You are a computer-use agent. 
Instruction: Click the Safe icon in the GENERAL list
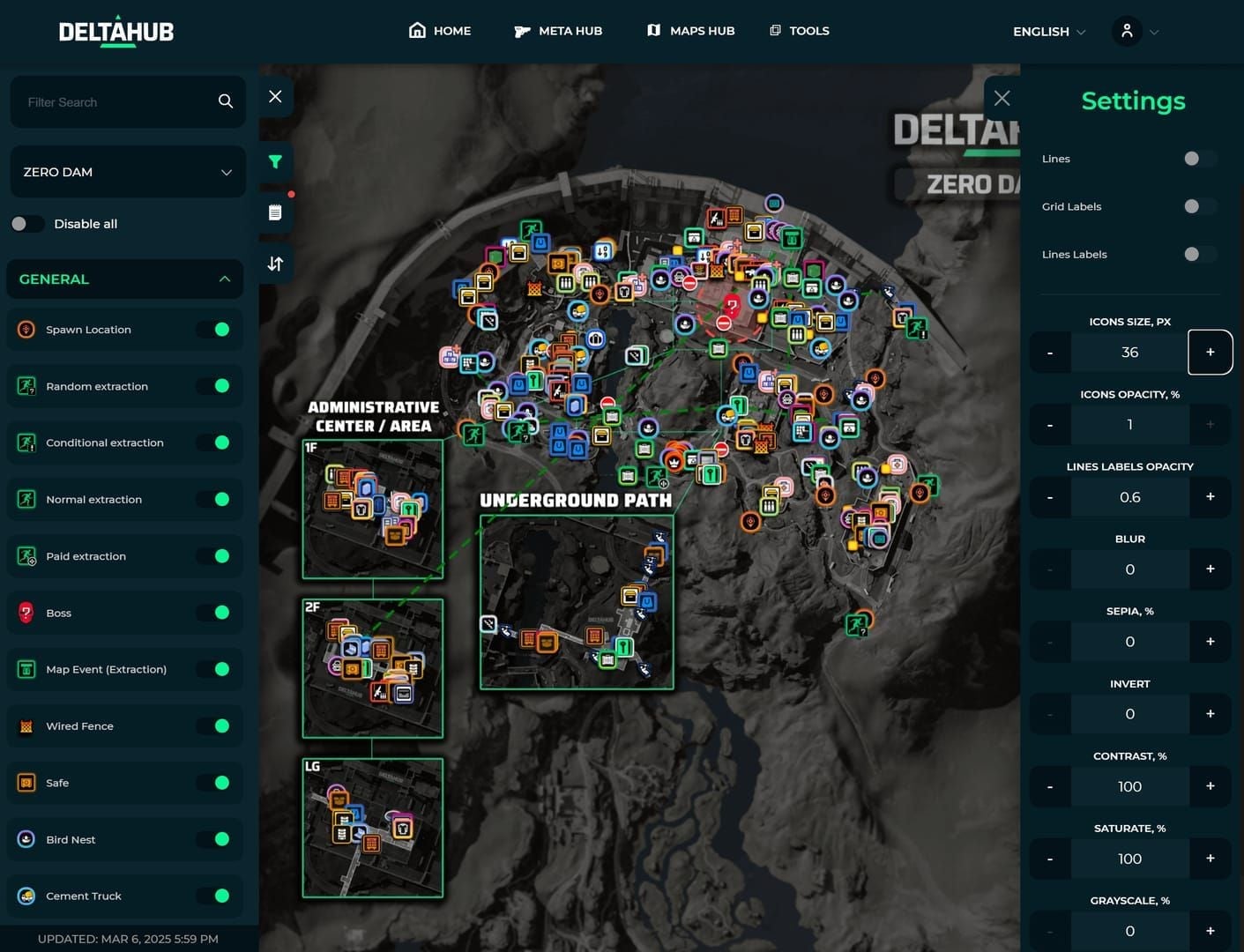click(x=26, y=782)
